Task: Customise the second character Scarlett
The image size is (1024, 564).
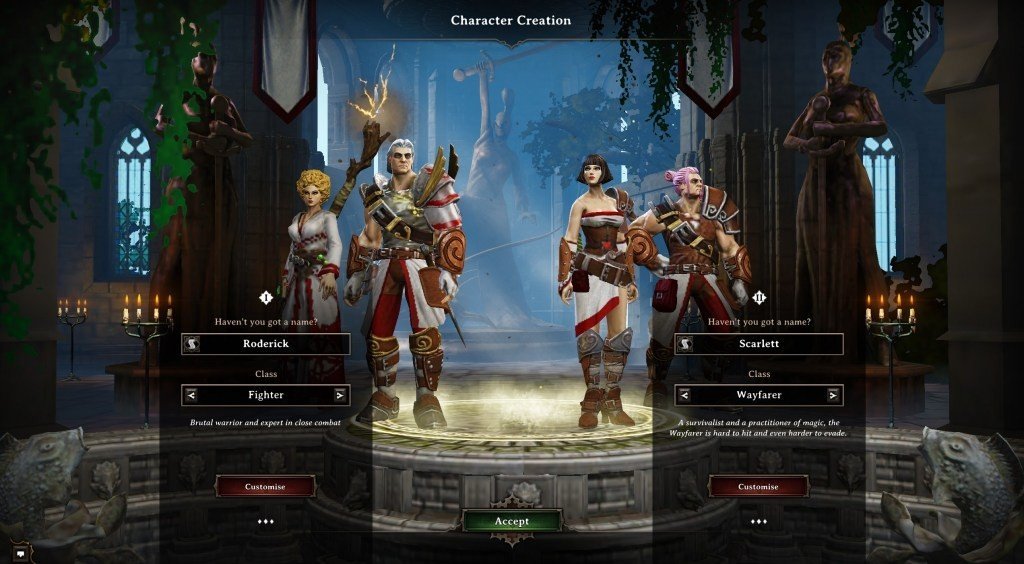Action: [x=758, y=487]
